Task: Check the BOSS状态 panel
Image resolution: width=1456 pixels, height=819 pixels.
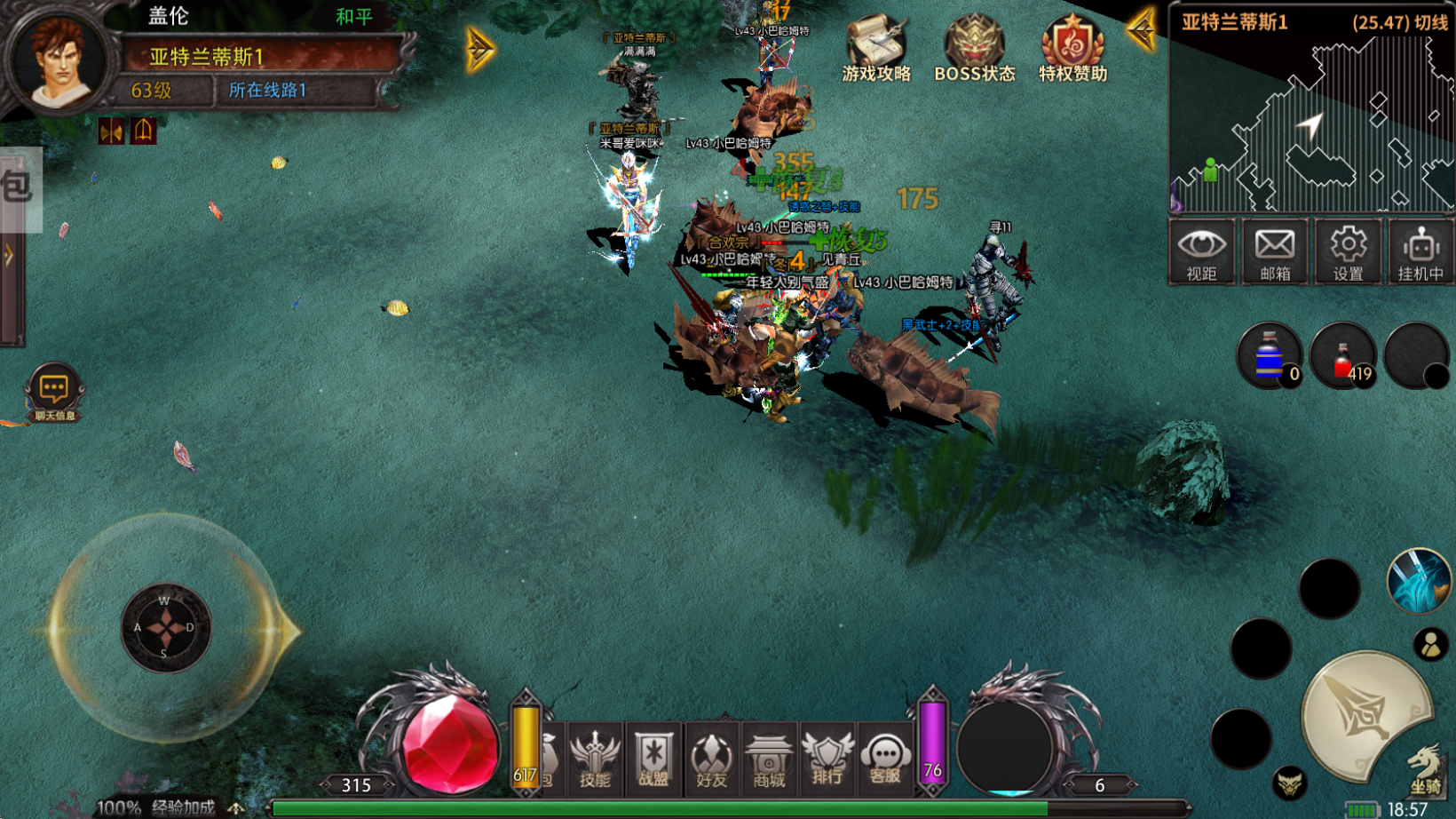Action: [974, 50]
